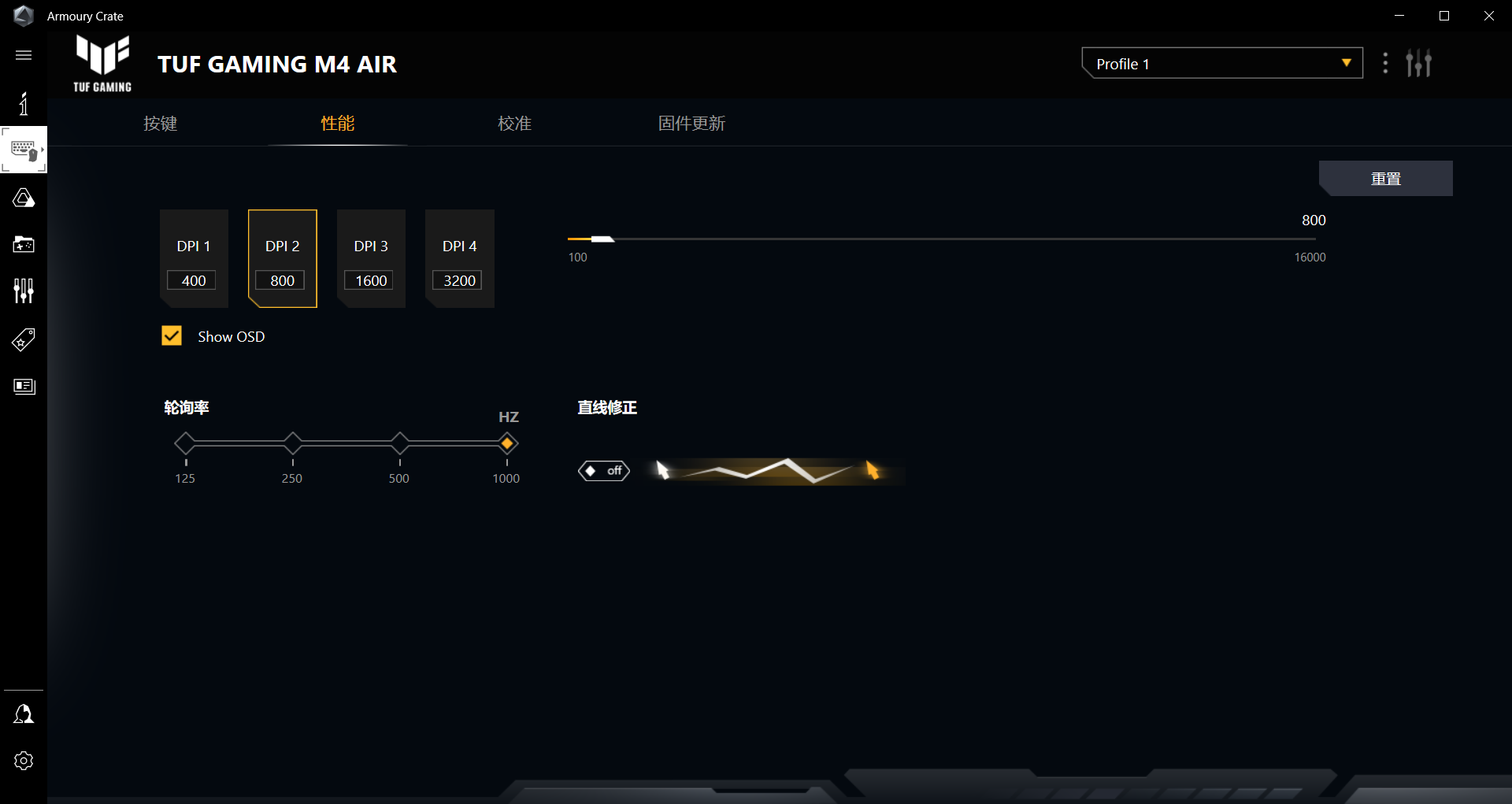Open the News panel from sidebar

24,387
